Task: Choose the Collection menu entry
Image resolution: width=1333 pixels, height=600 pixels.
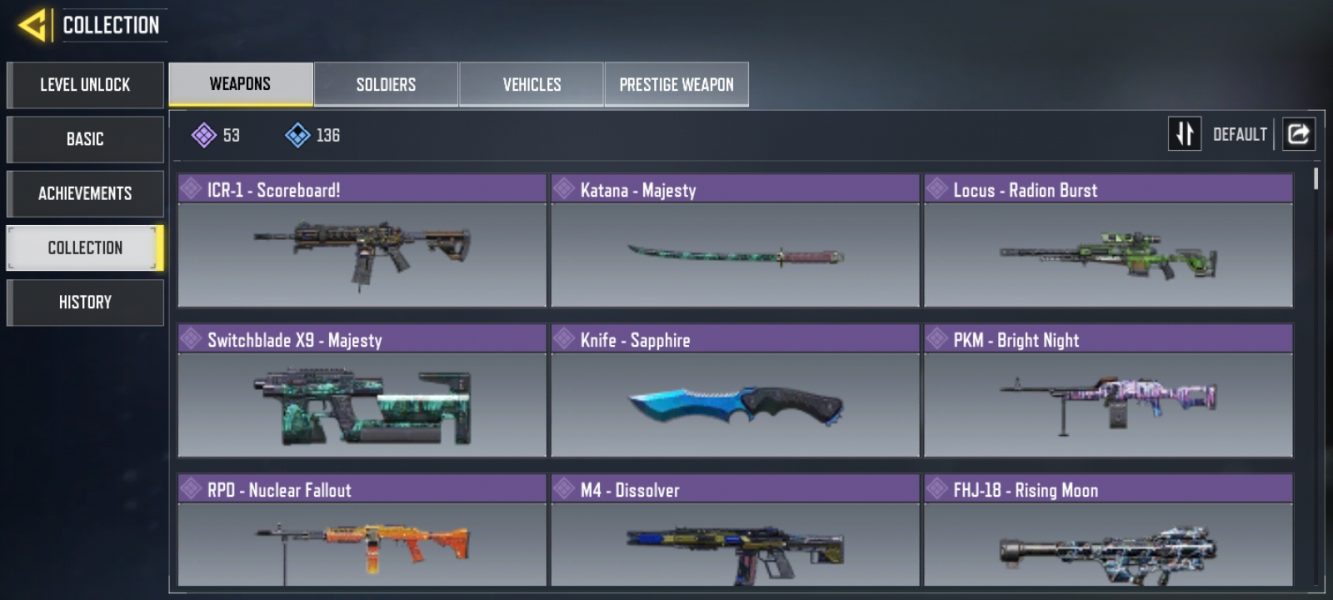Action: point(85,247)
